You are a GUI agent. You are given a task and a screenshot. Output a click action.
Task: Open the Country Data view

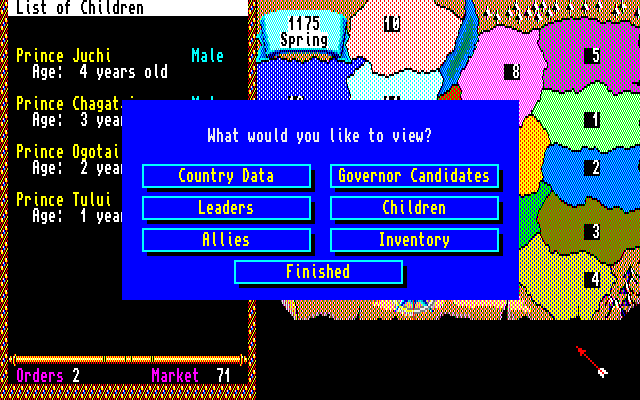(x=226, y=176)
